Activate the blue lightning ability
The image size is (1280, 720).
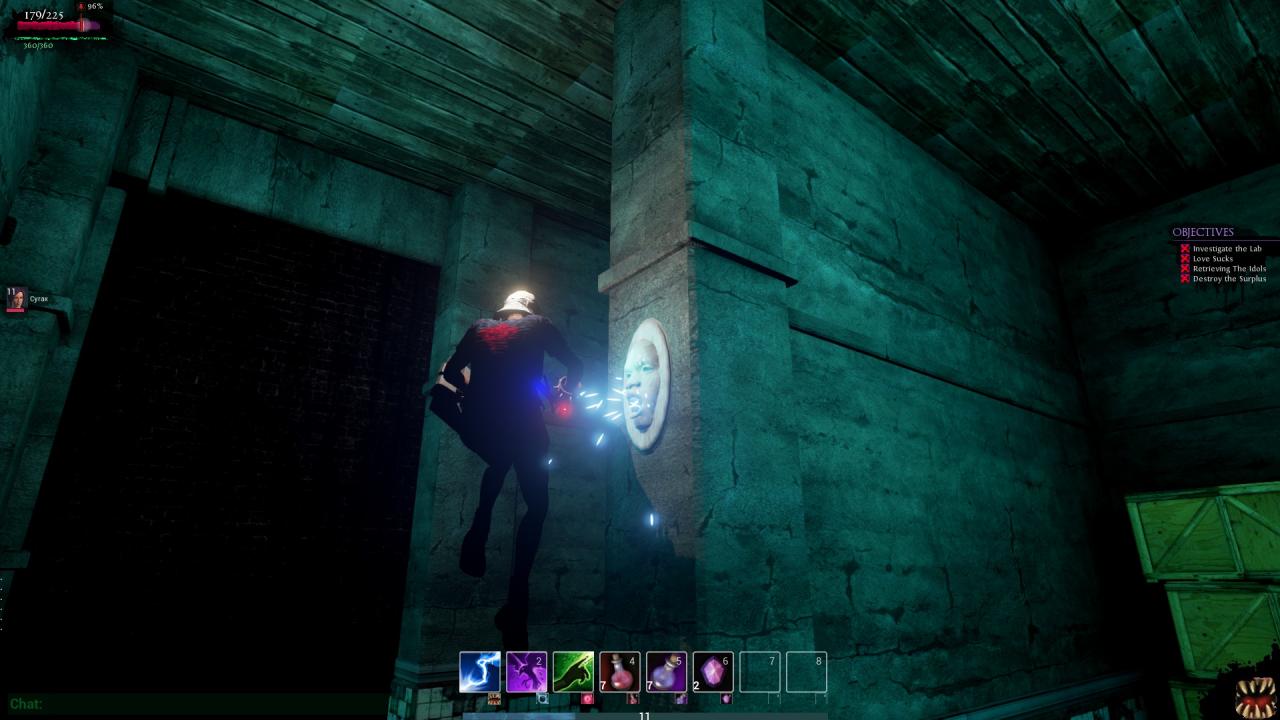click(480, 672)
